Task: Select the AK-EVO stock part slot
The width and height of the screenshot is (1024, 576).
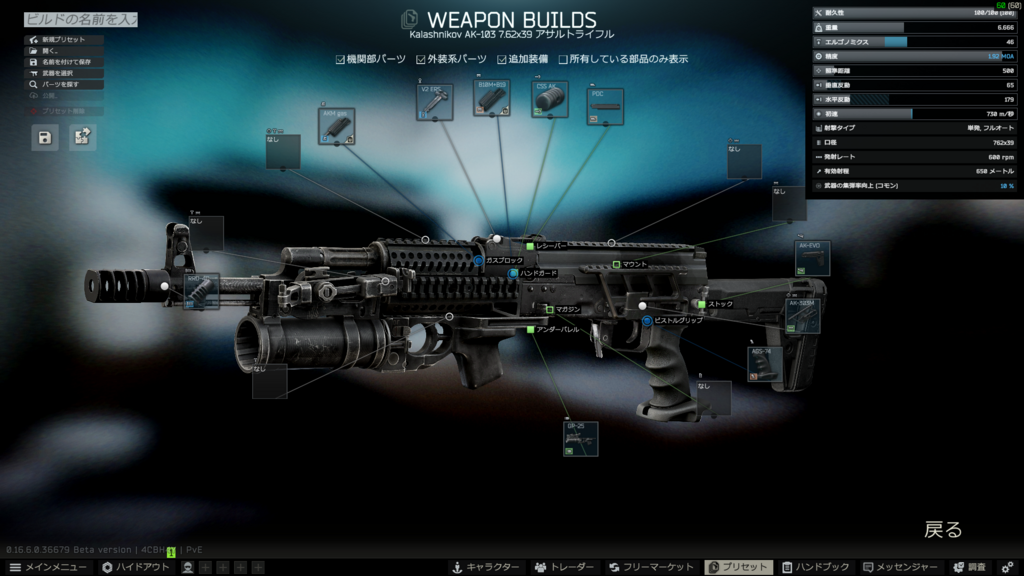Action: (x=812, y=258)
